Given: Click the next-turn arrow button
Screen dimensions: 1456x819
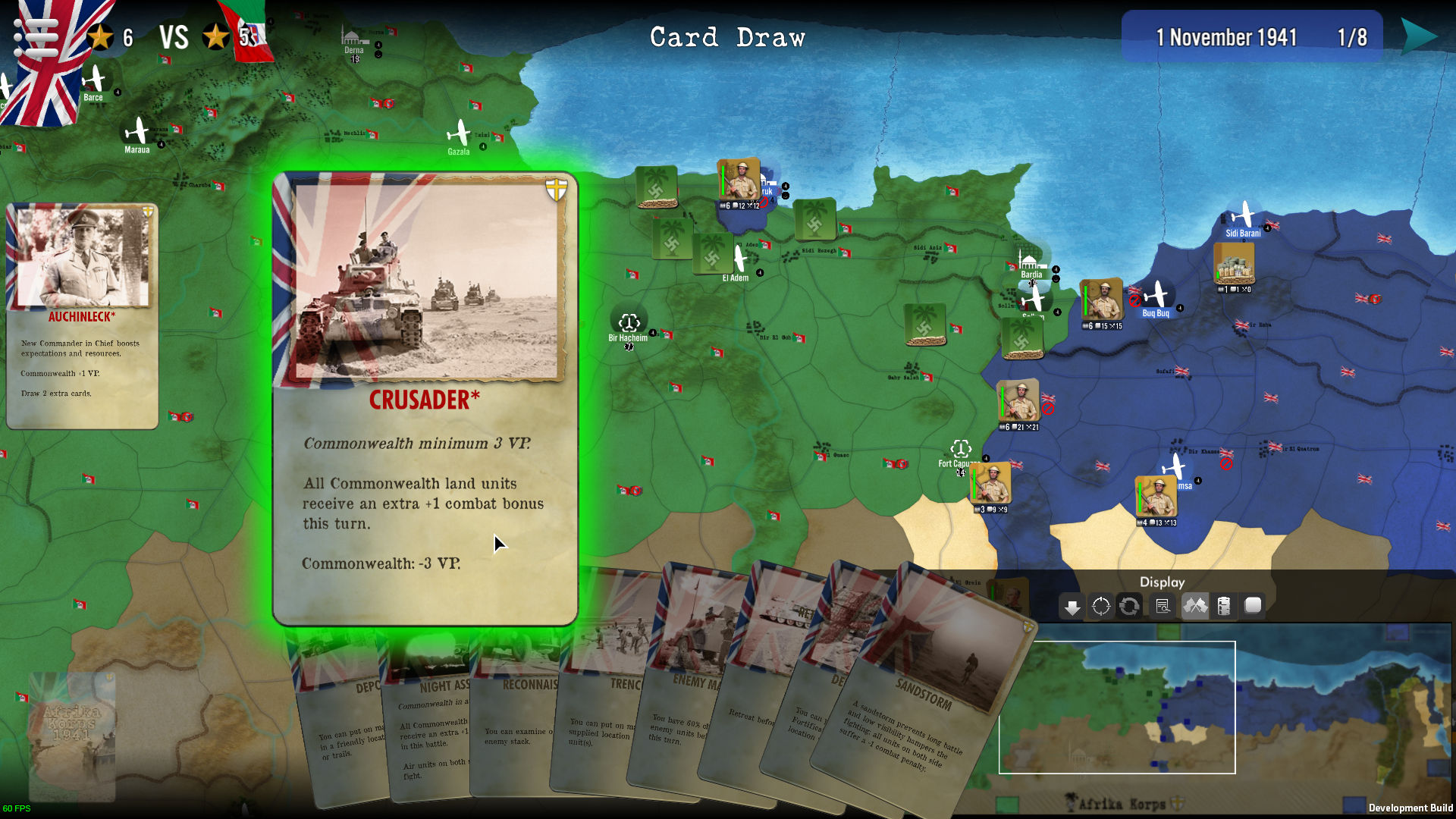Looking at the screenshot, I should [x=1422, y=34].
